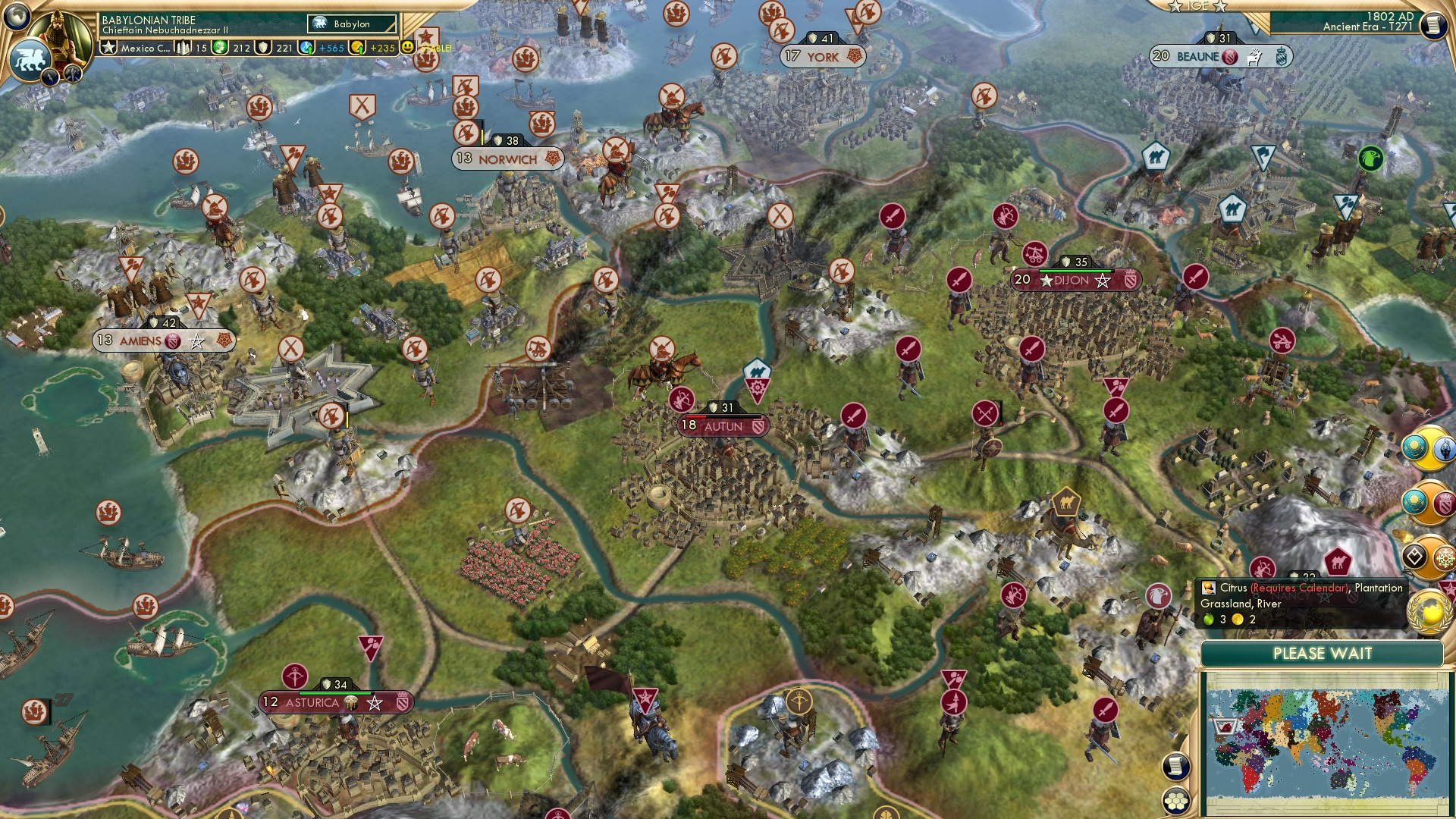This screenshot has height=819, width=1456.
Task: Click the city count buildings icon showing 15
Action: tap(184, 47)
